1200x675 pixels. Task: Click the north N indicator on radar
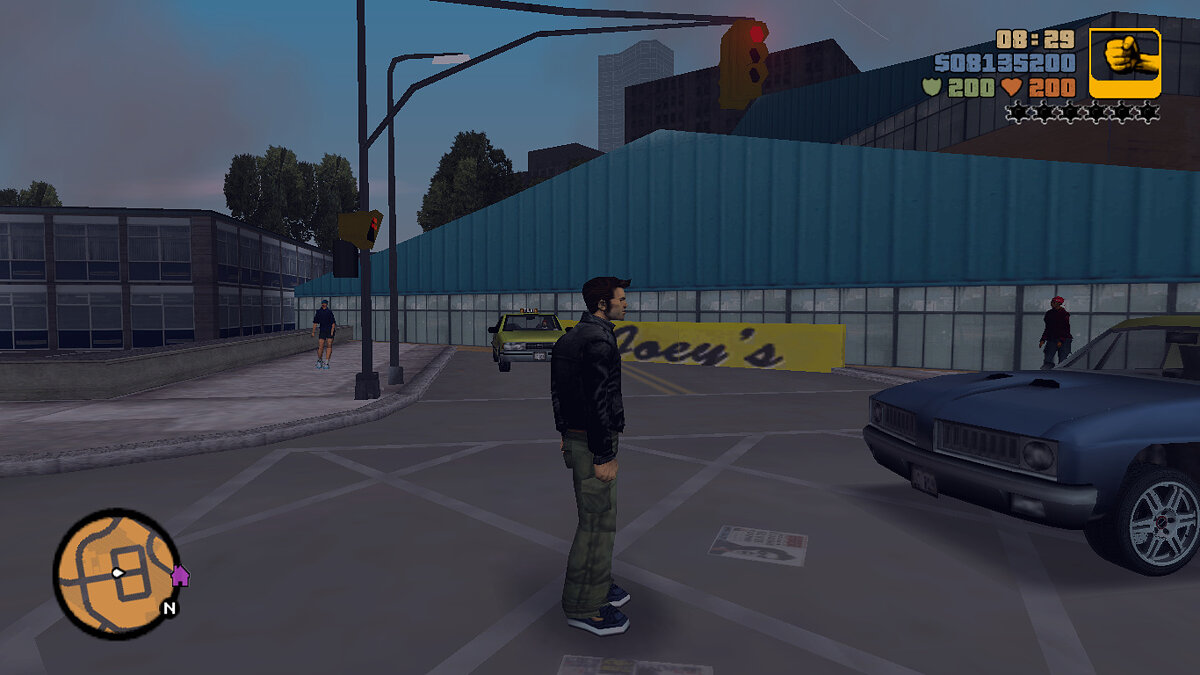coord(169,607)
